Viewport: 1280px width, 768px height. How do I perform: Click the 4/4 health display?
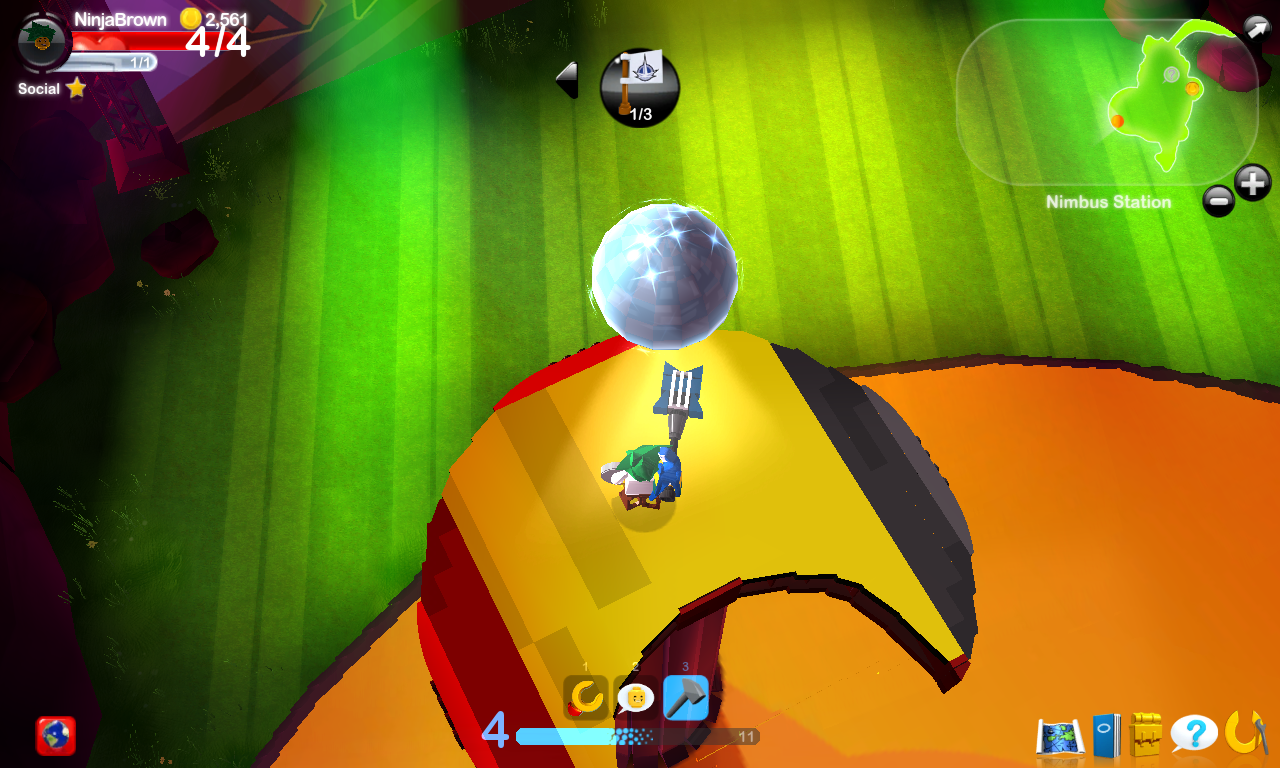[x=212, y=41]
